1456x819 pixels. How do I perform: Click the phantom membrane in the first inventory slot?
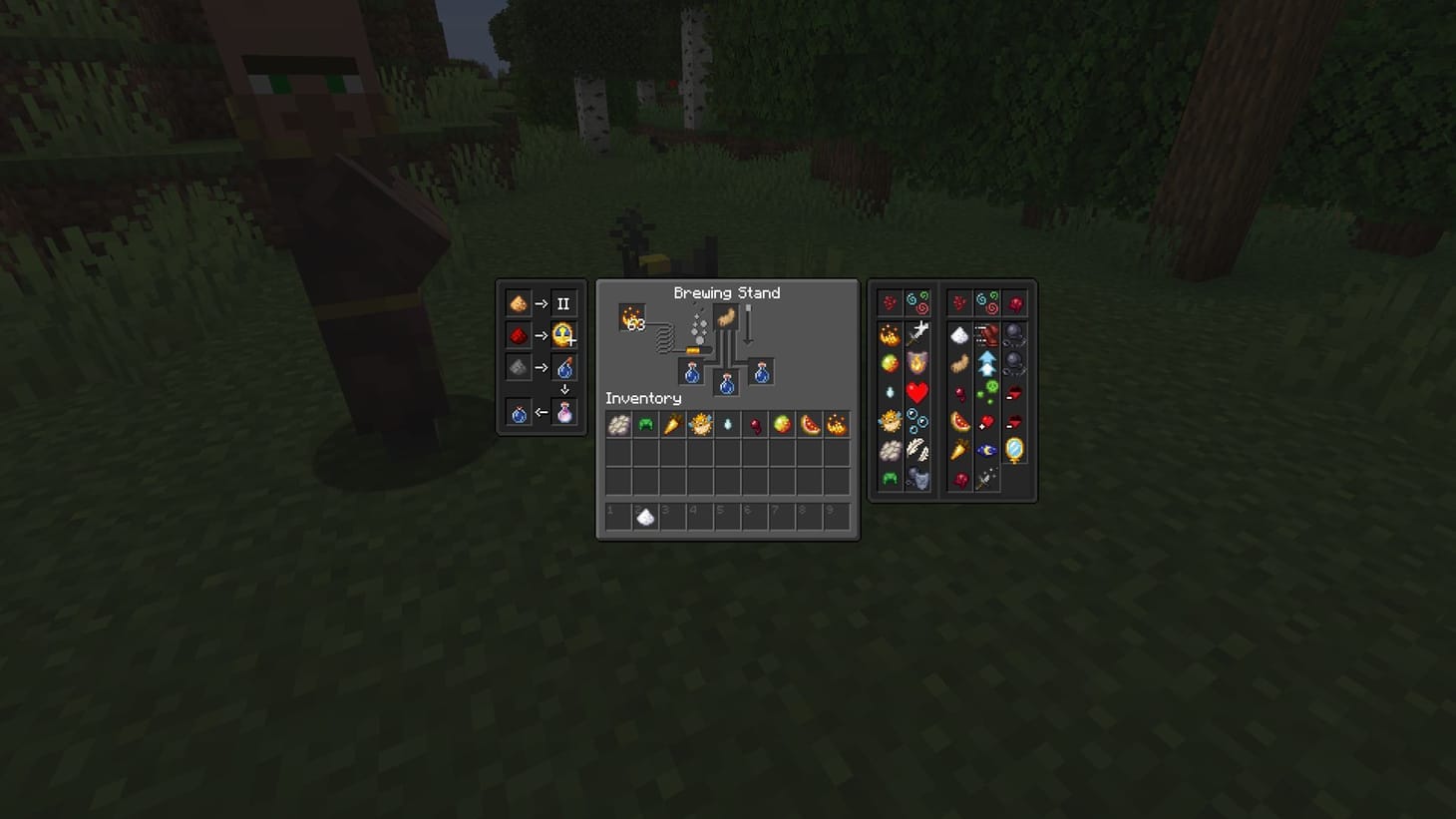pos(617,424)
